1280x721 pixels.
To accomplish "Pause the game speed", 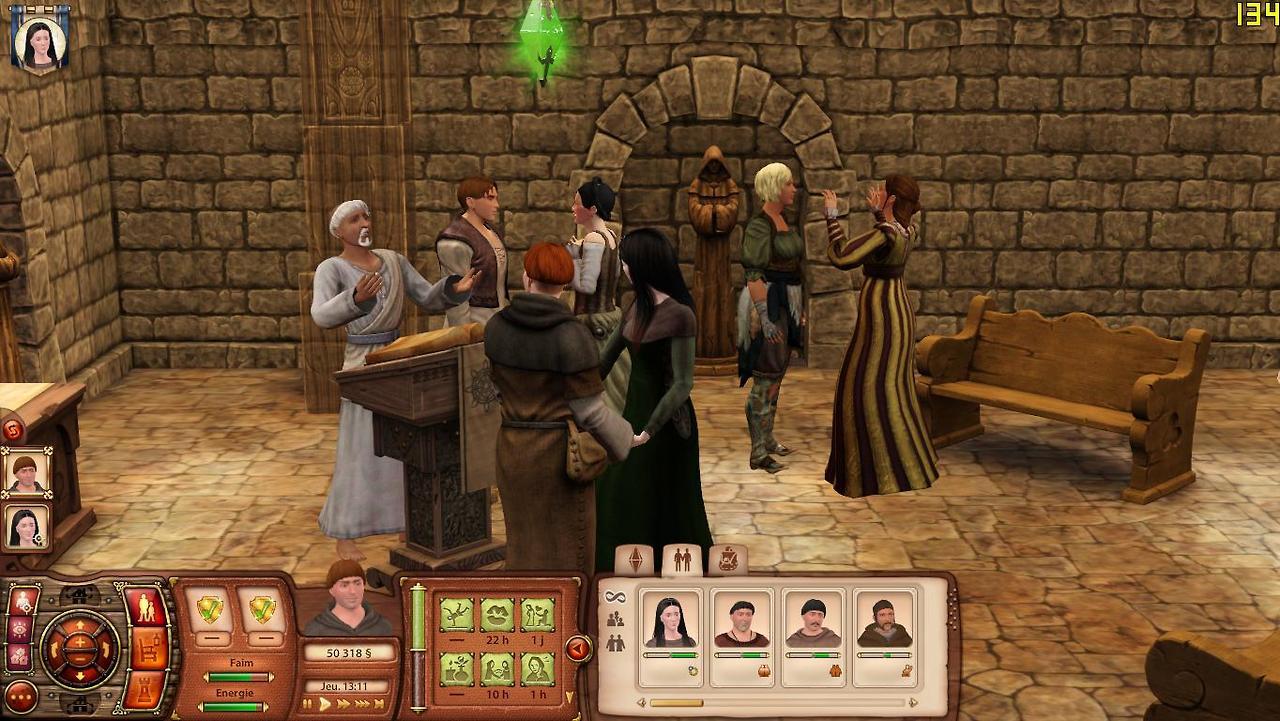I will click(309, 704).
